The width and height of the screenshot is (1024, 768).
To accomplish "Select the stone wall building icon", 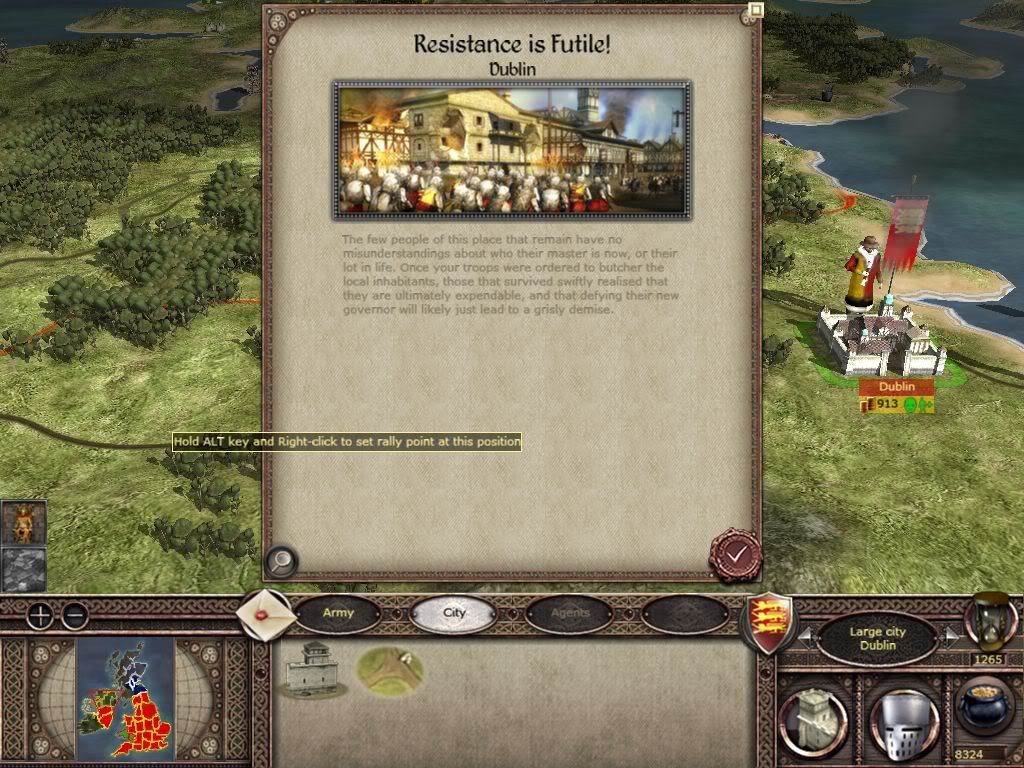I will pyautogui.click(x=311, y=669).
